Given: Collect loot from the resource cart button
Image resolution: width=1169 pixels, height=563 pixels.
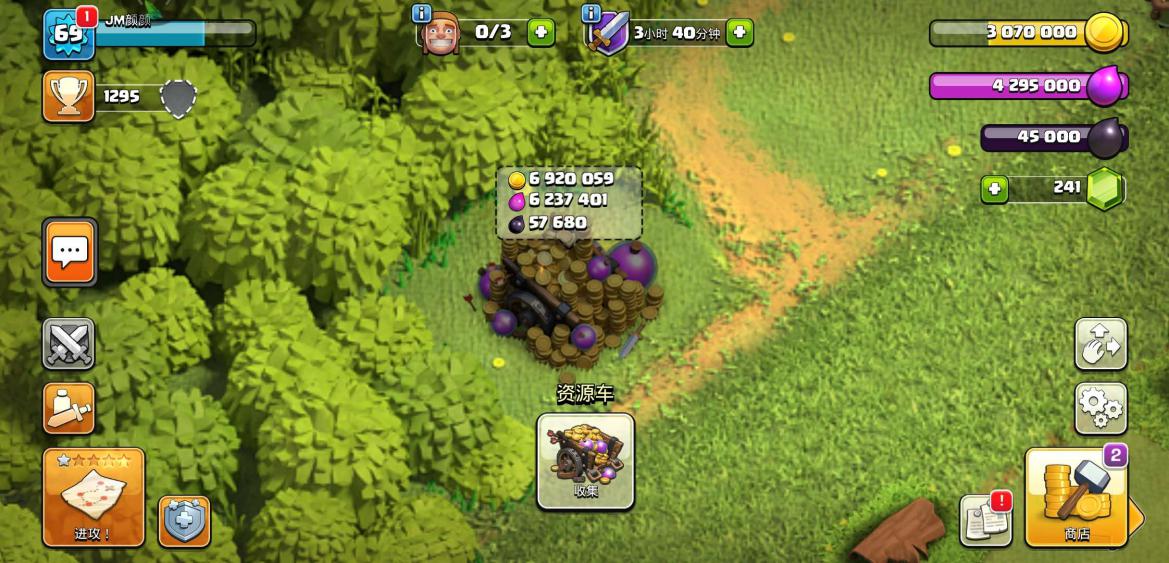Looking at the screenshot, I should pos(585,461).
